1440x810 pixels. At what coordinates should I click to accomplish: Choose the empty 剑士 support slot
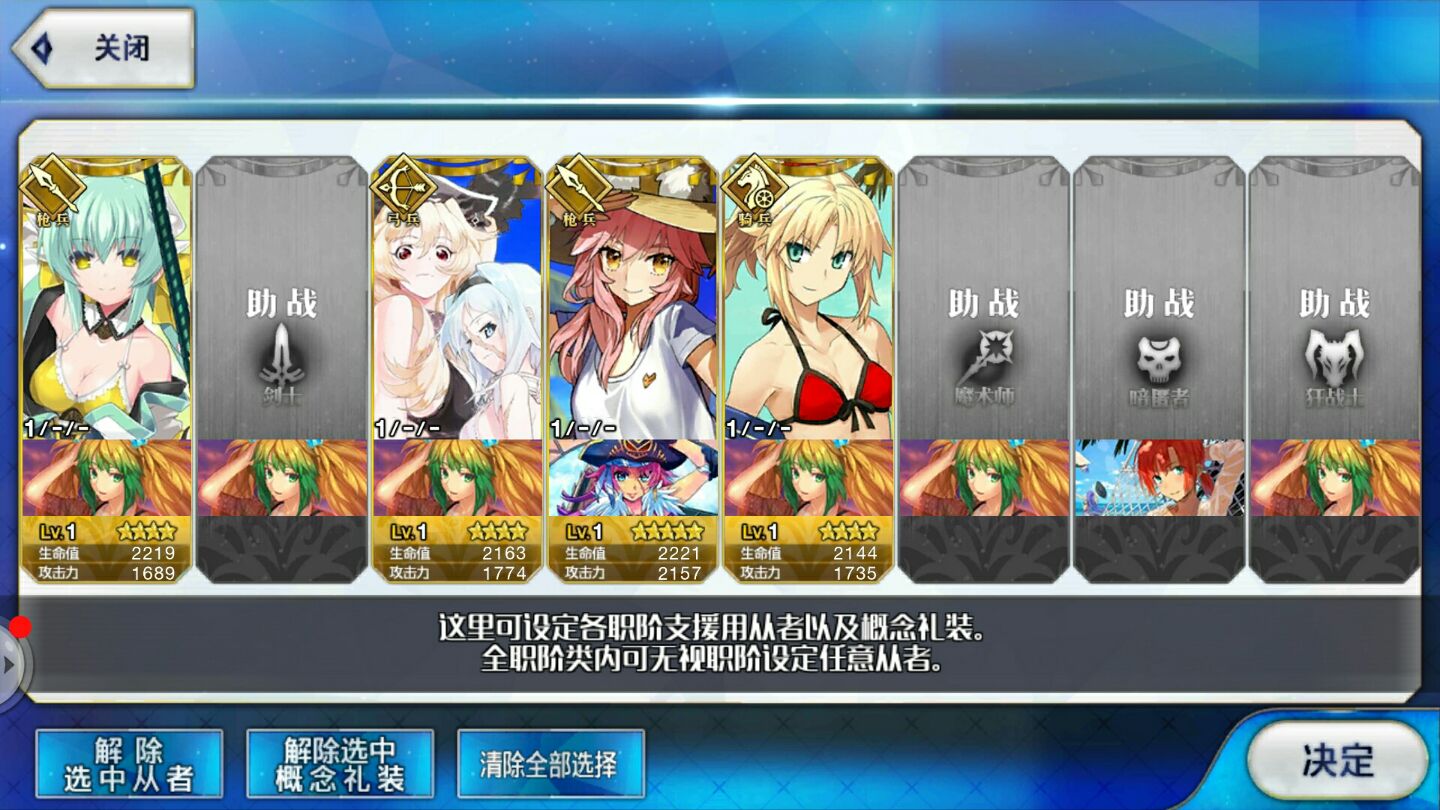(x=282, y=300)
